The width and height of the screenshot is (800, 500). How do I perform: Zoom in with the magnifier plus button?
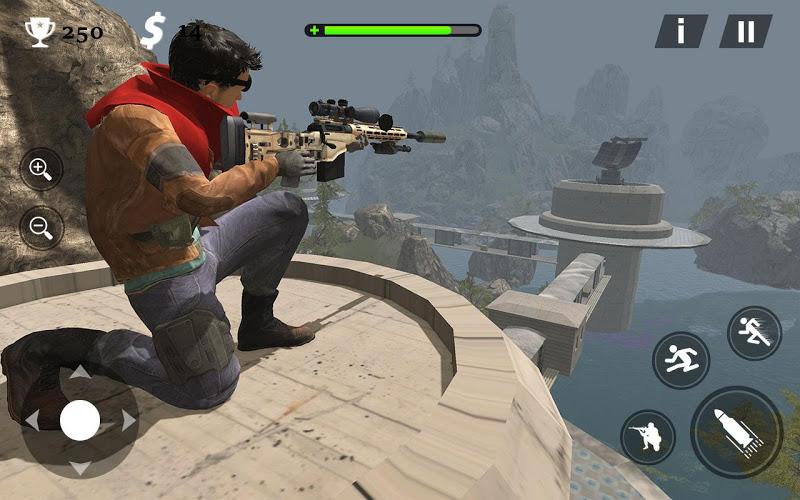pyautogui.click(x=41, y=169)
